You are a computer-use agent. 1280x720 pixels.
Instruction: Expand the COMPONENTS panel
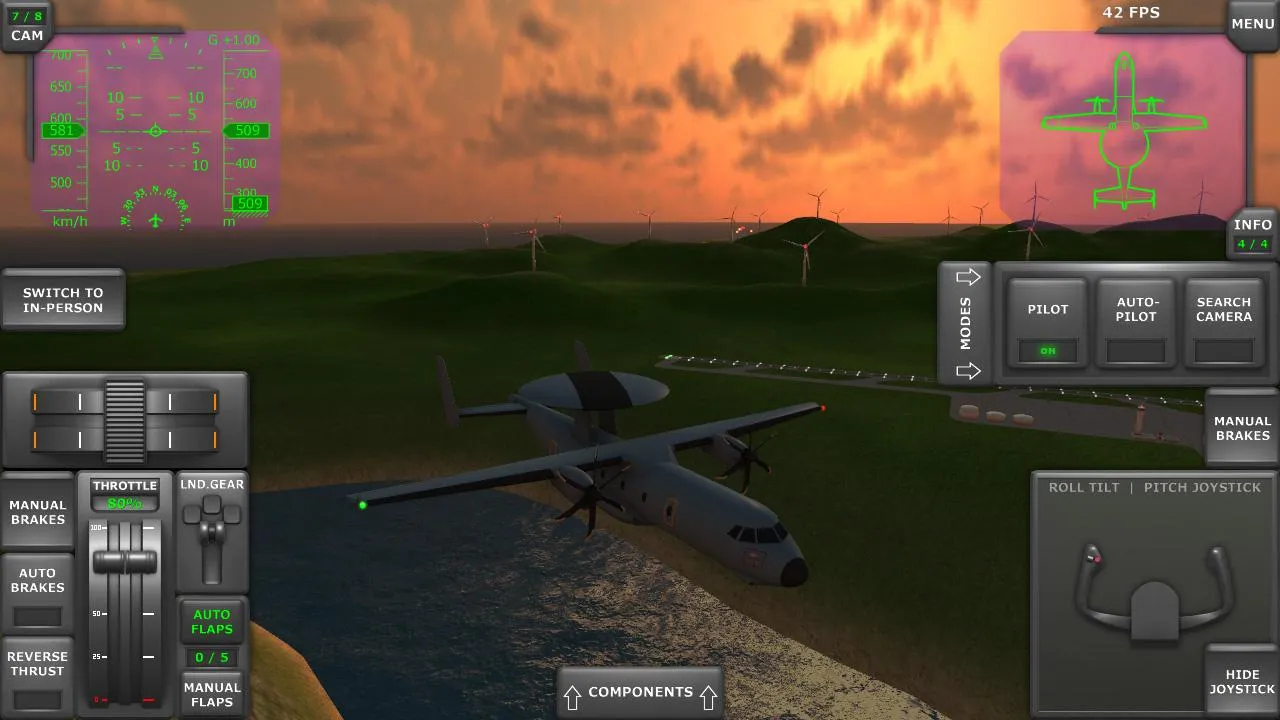640,692
